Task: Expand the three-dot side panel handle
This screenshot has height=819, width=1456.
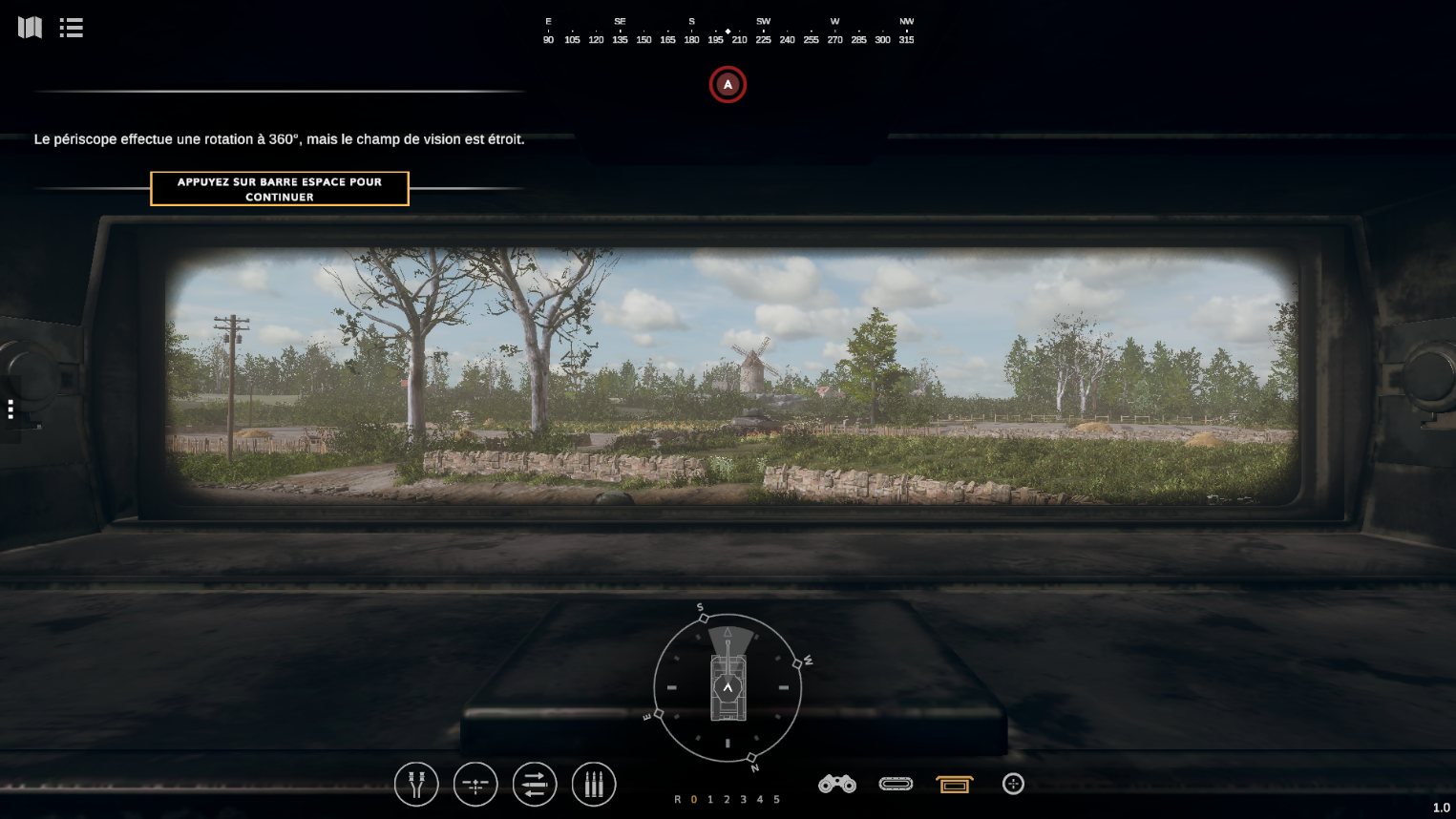Action: [x=11, y=409]
